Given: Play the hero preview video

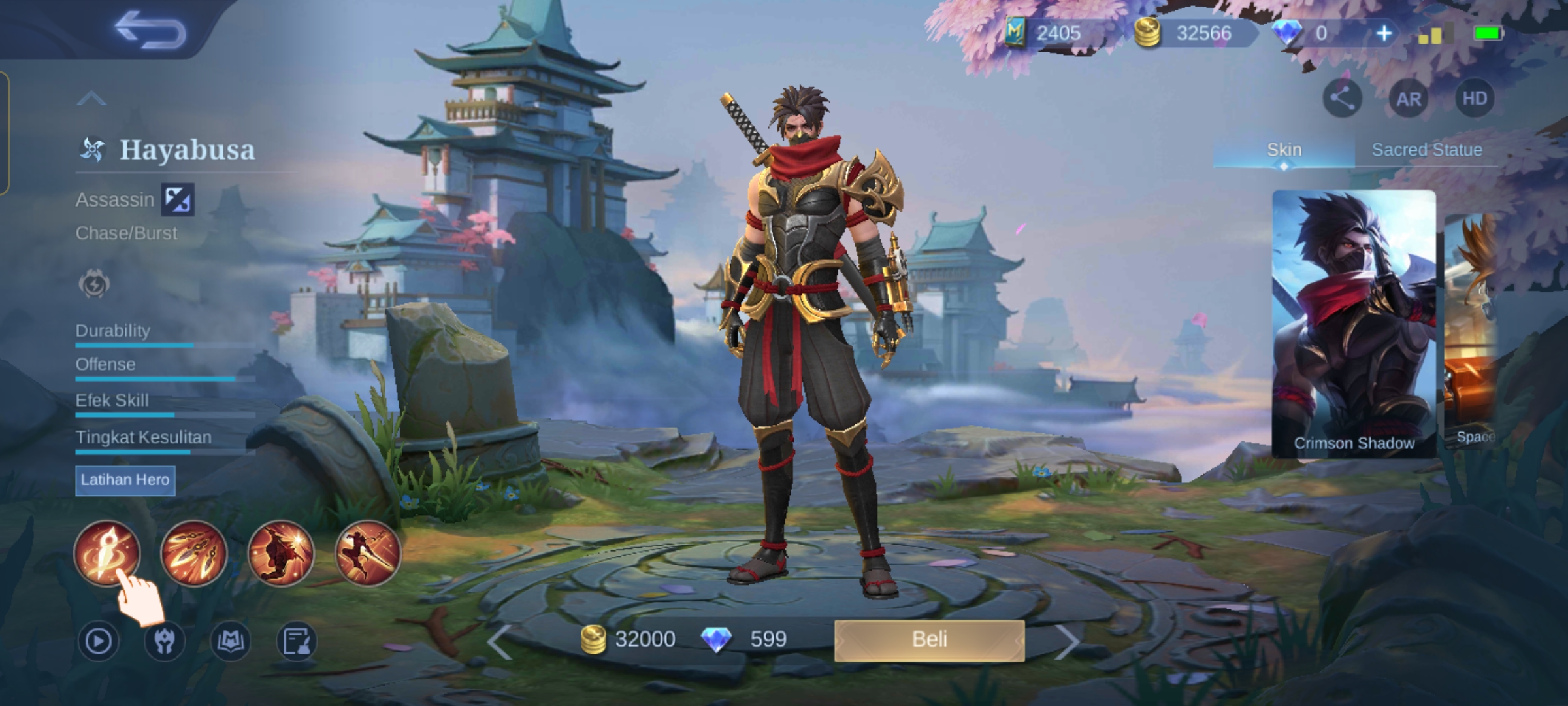Looking at the screenshot, I should click(x=99, y=641).
